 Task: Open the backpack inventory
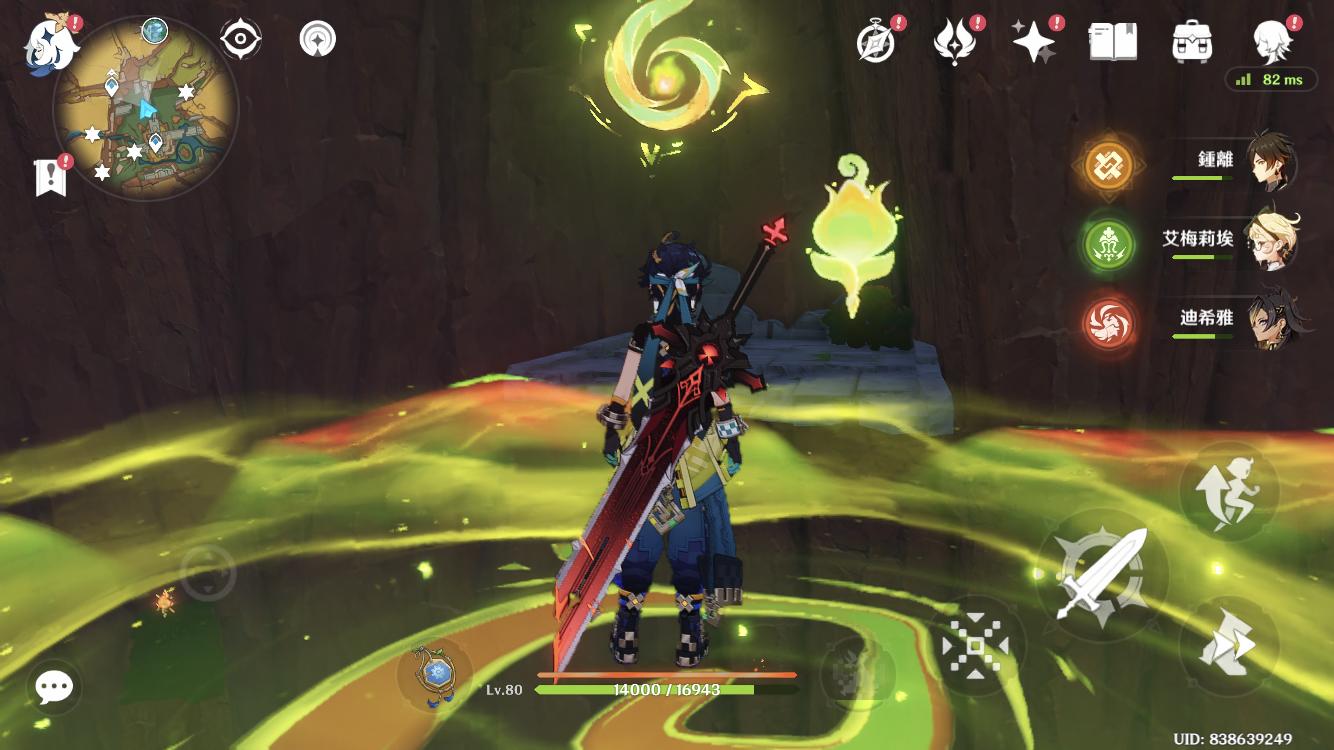[x=1192, y=42]
